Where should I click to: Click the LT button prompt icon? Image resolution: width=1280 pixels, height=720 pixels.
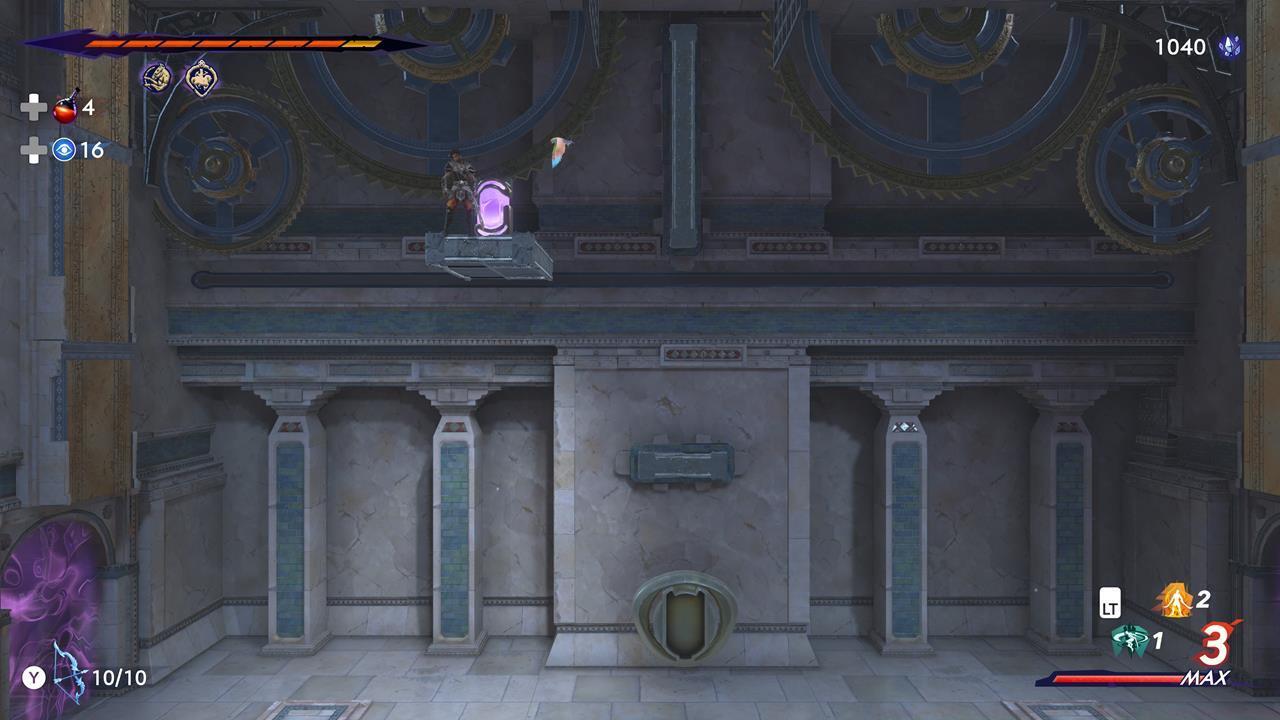[x=1112, y=604]
